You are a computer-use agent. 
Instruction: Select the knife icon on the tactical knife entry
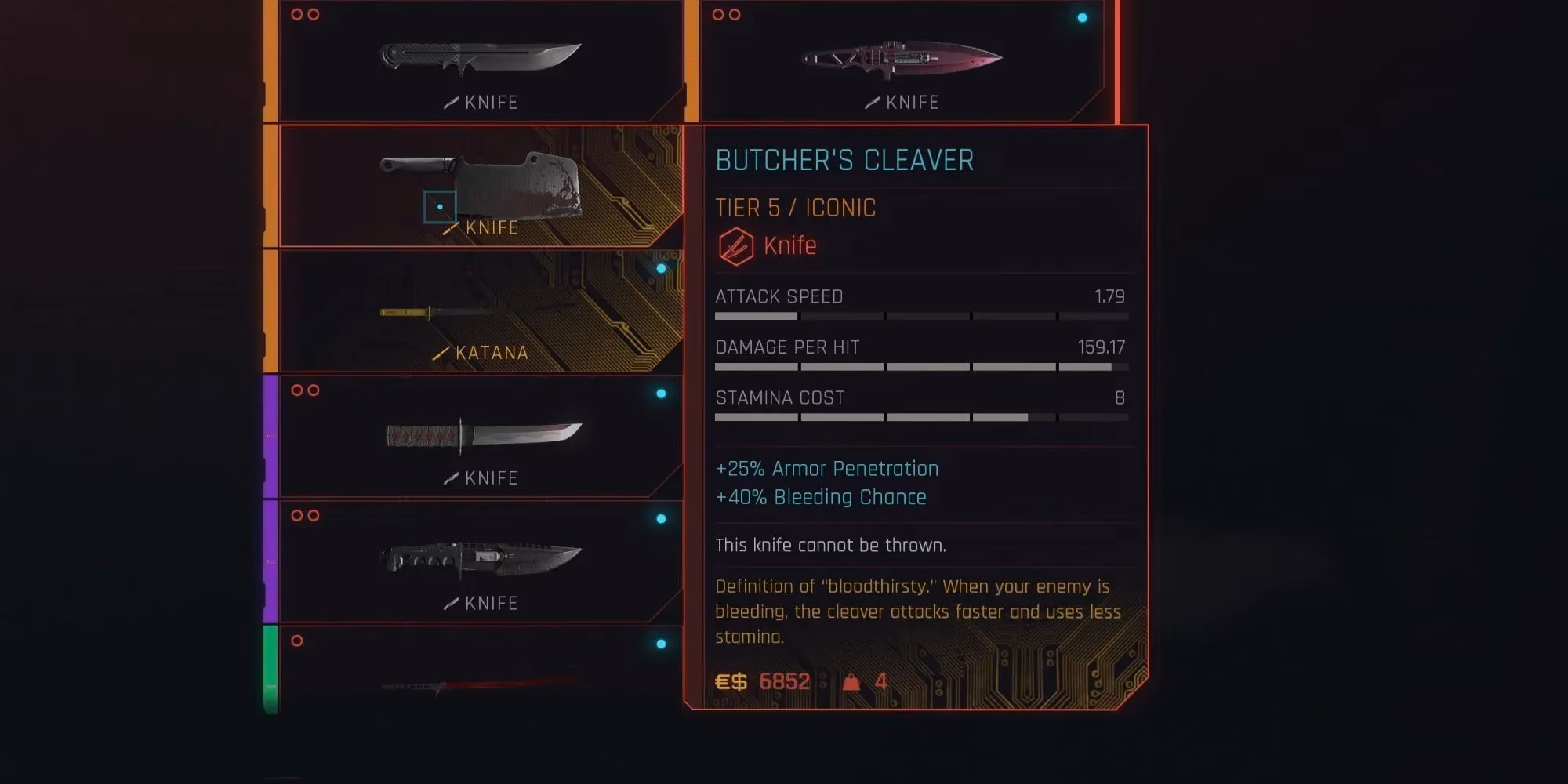[451, 603]
